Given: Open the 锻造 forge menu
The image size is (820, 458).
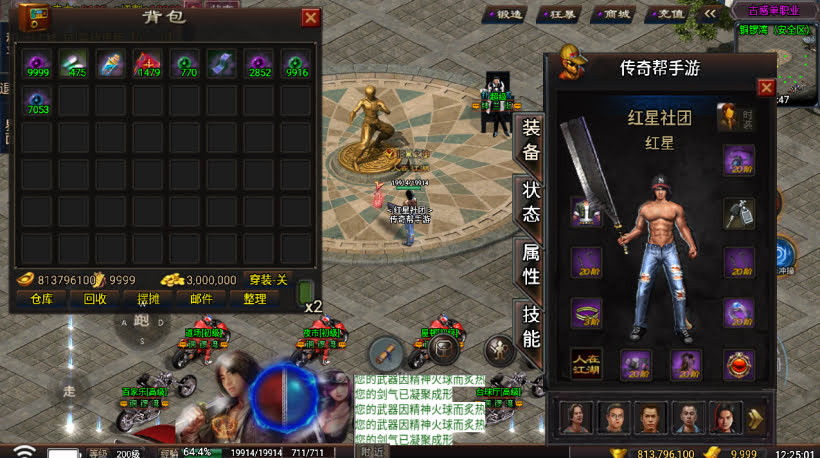Looking at the screenshot, I should (505, 15).
